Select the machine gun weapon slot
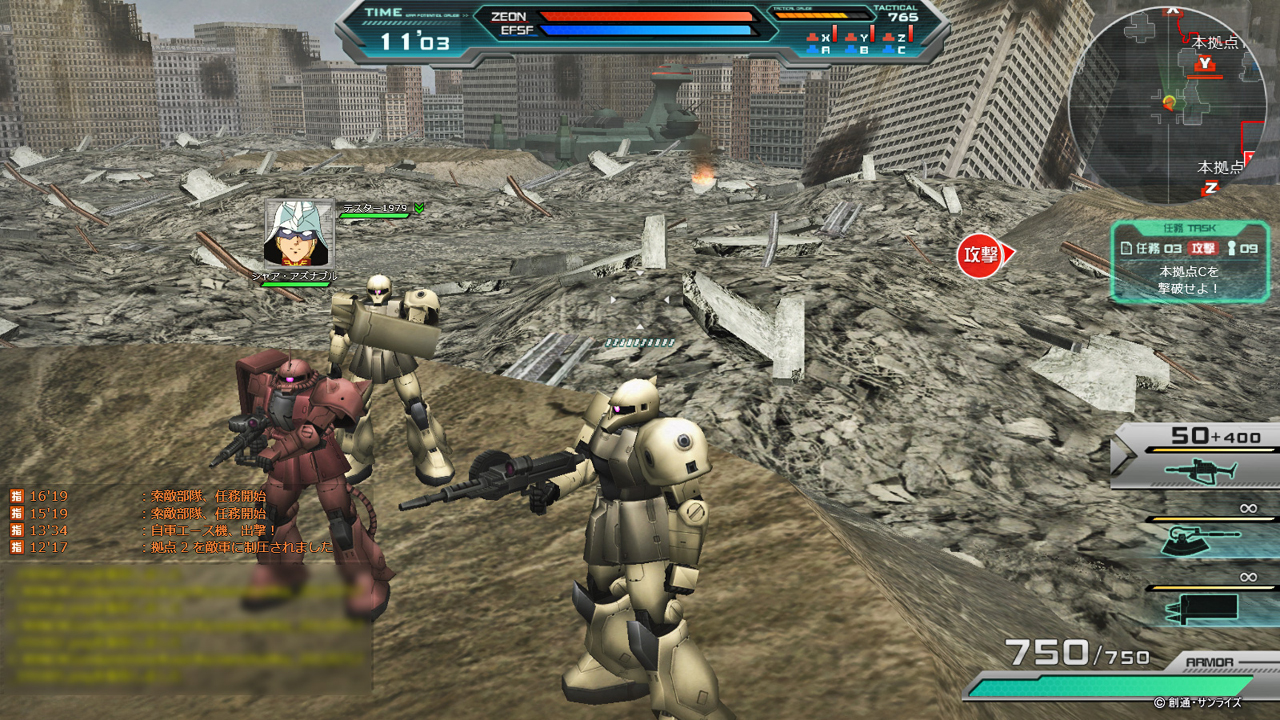This screenshot has height=720, width=1280. (1200, 470)
